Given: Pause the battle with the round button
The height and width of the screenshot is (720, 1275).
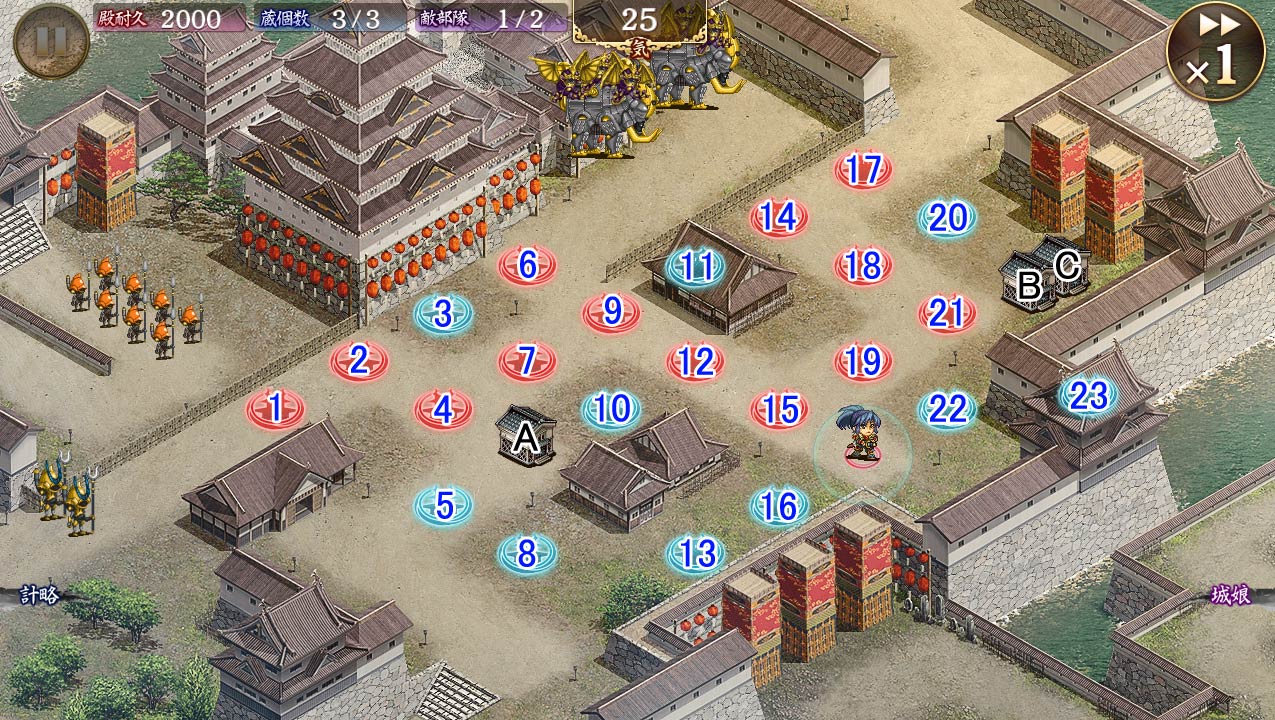Looking at the screenshot, I should coord(51,41).
